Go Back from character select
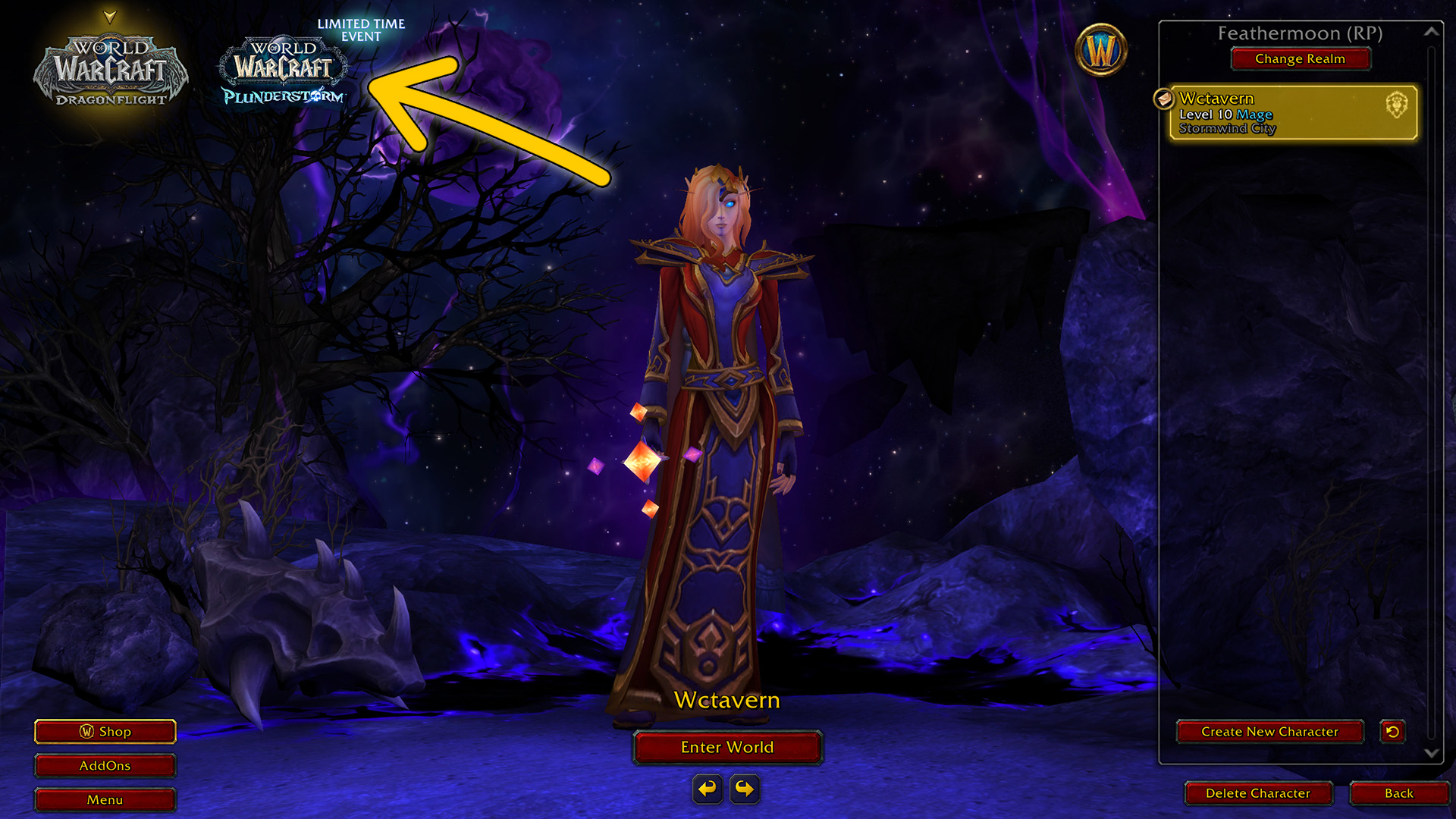This screenshot has width=1456, height=819. click(1398, 793)
